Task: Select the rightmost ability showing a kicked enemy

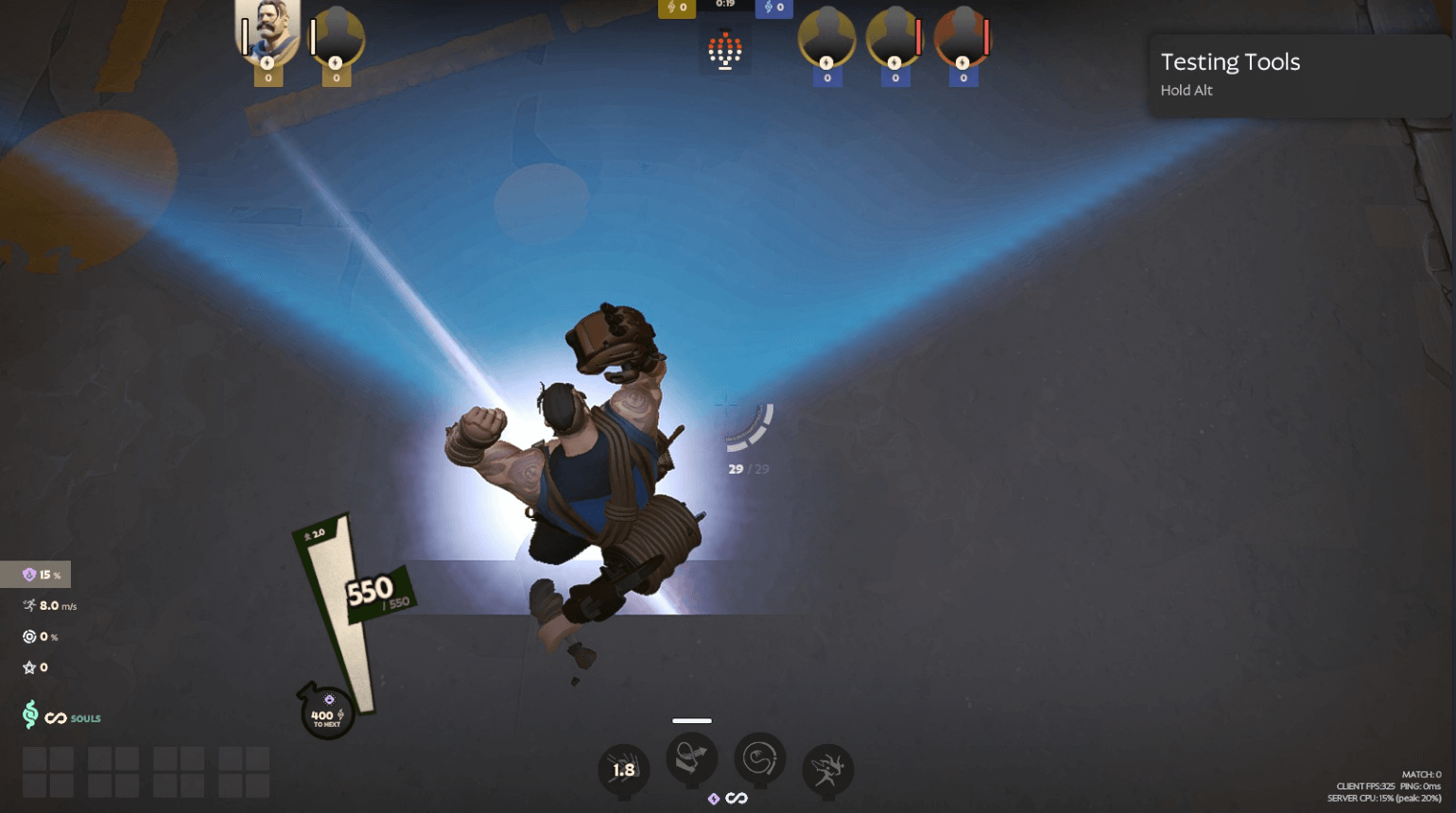Action: (x=825, y=770)
